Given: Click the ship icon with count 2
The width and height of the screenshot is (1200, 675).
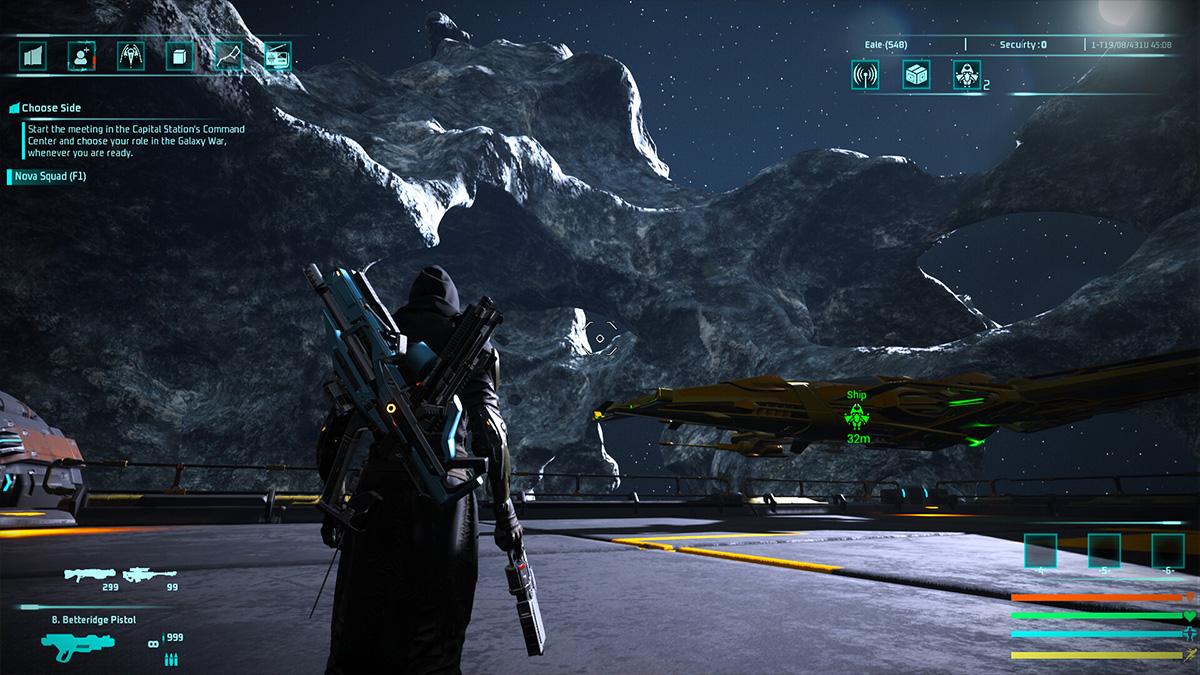Looking at the screenshot, I should coord(967,74).
